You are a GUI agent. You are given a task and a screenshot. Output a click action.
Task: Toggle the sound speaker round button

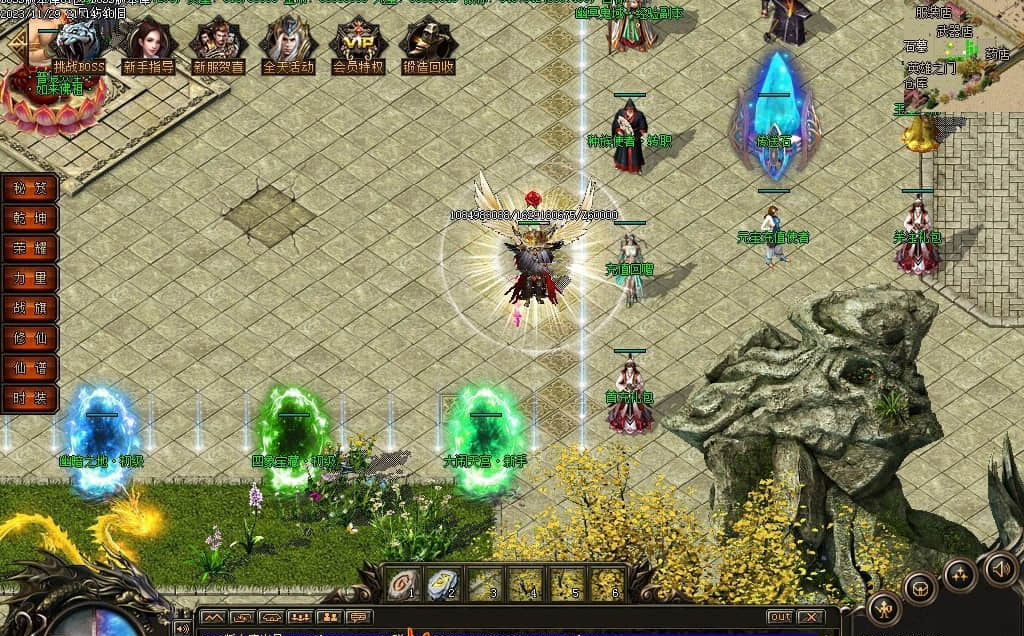pyautogui.click(x=999, y=568)
